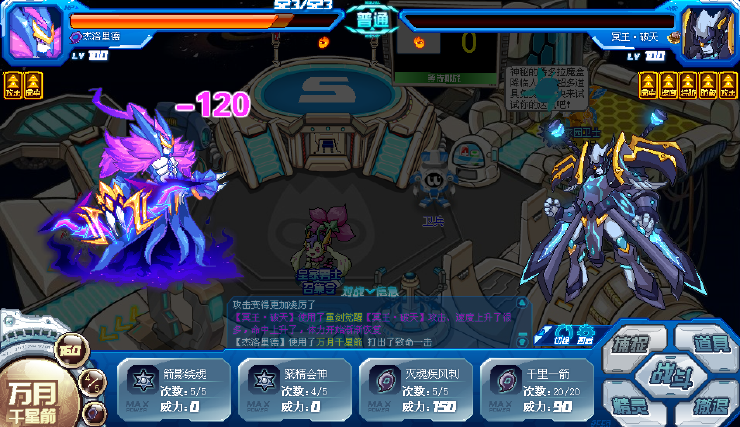Click the rightmost enemy buff status icon
The image size is (740, 427).
coord(728,84)
